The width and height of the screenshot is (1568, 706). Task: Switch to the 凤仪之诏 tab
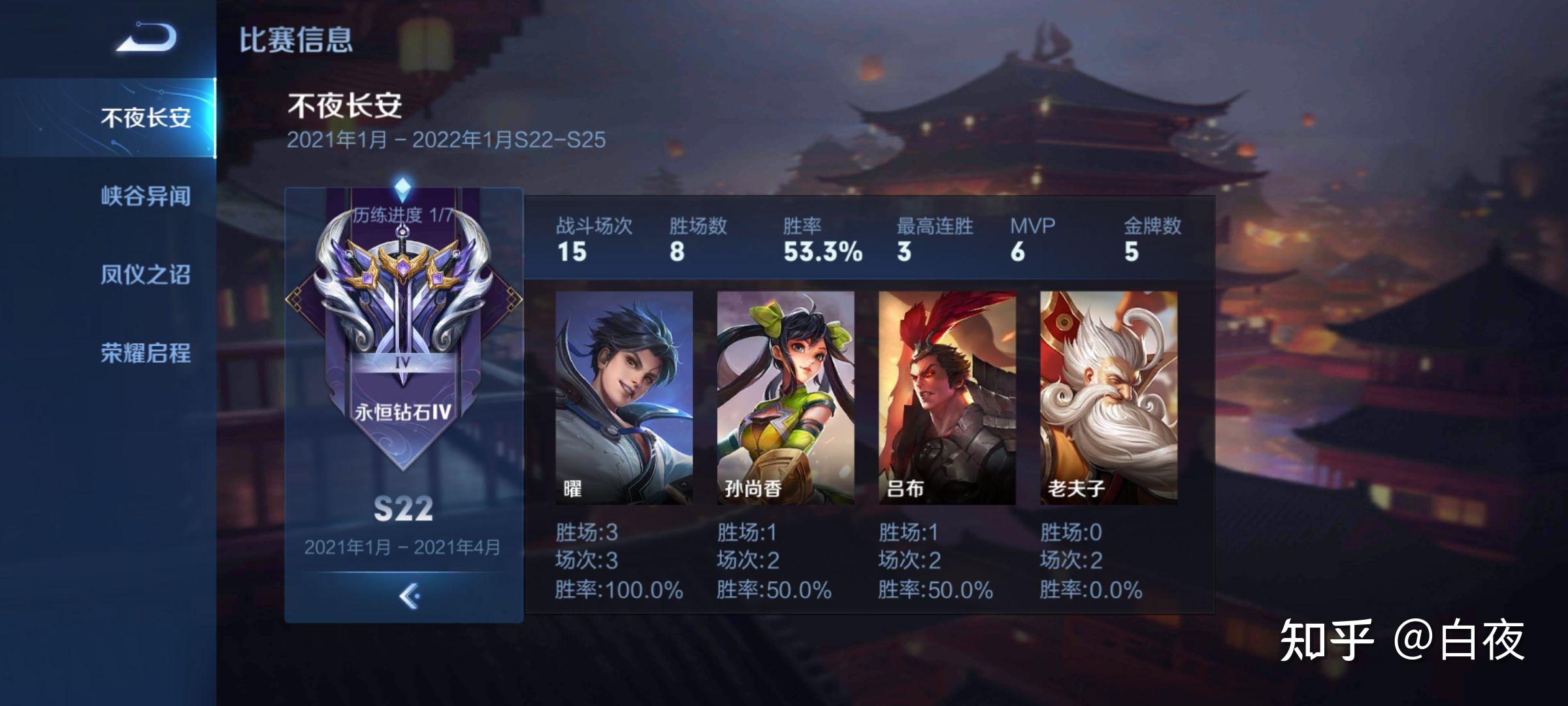pyautogui.click(x=144, y=275)
